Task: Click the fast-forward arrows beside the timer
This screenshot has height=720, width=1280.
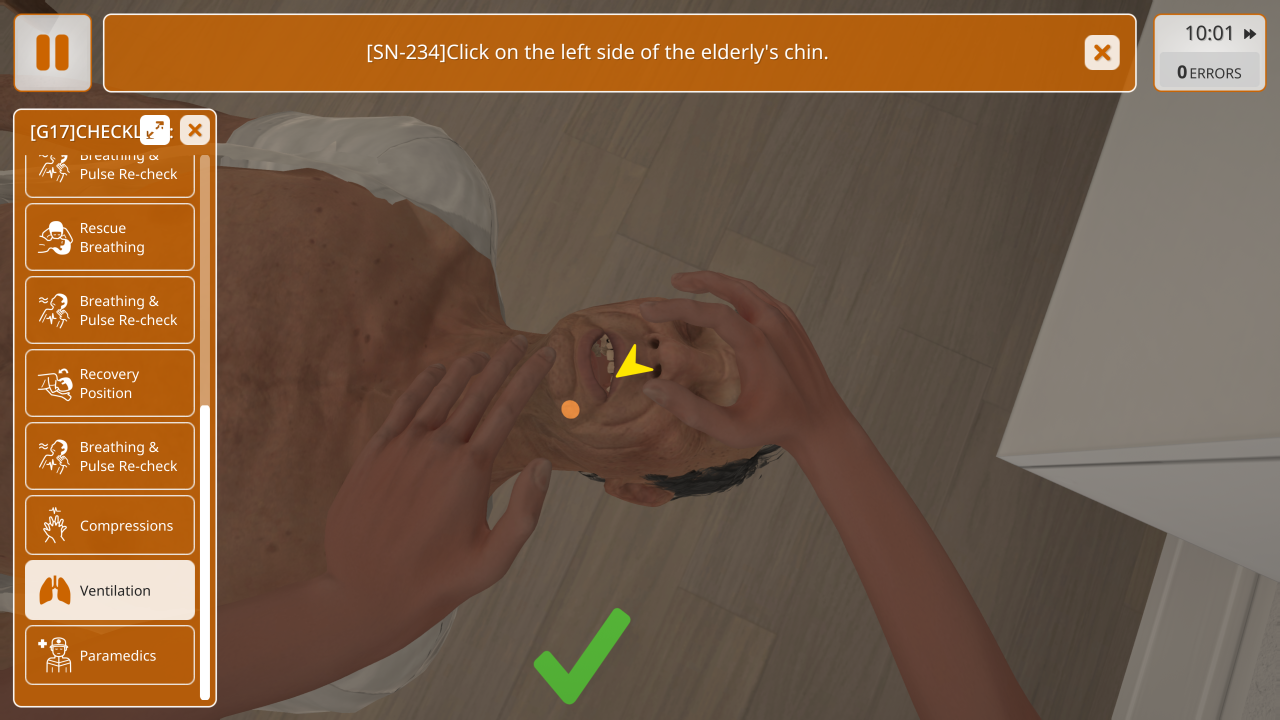Action: [1250, 34]
